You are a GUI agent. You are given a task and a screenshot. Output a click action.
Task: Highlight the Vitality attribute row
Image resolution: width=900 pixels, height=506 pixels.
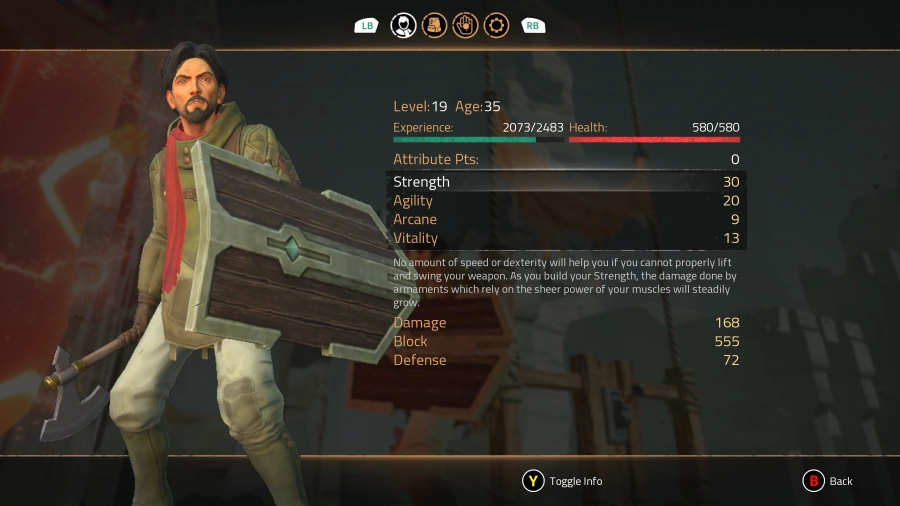[x=566, y=238]
